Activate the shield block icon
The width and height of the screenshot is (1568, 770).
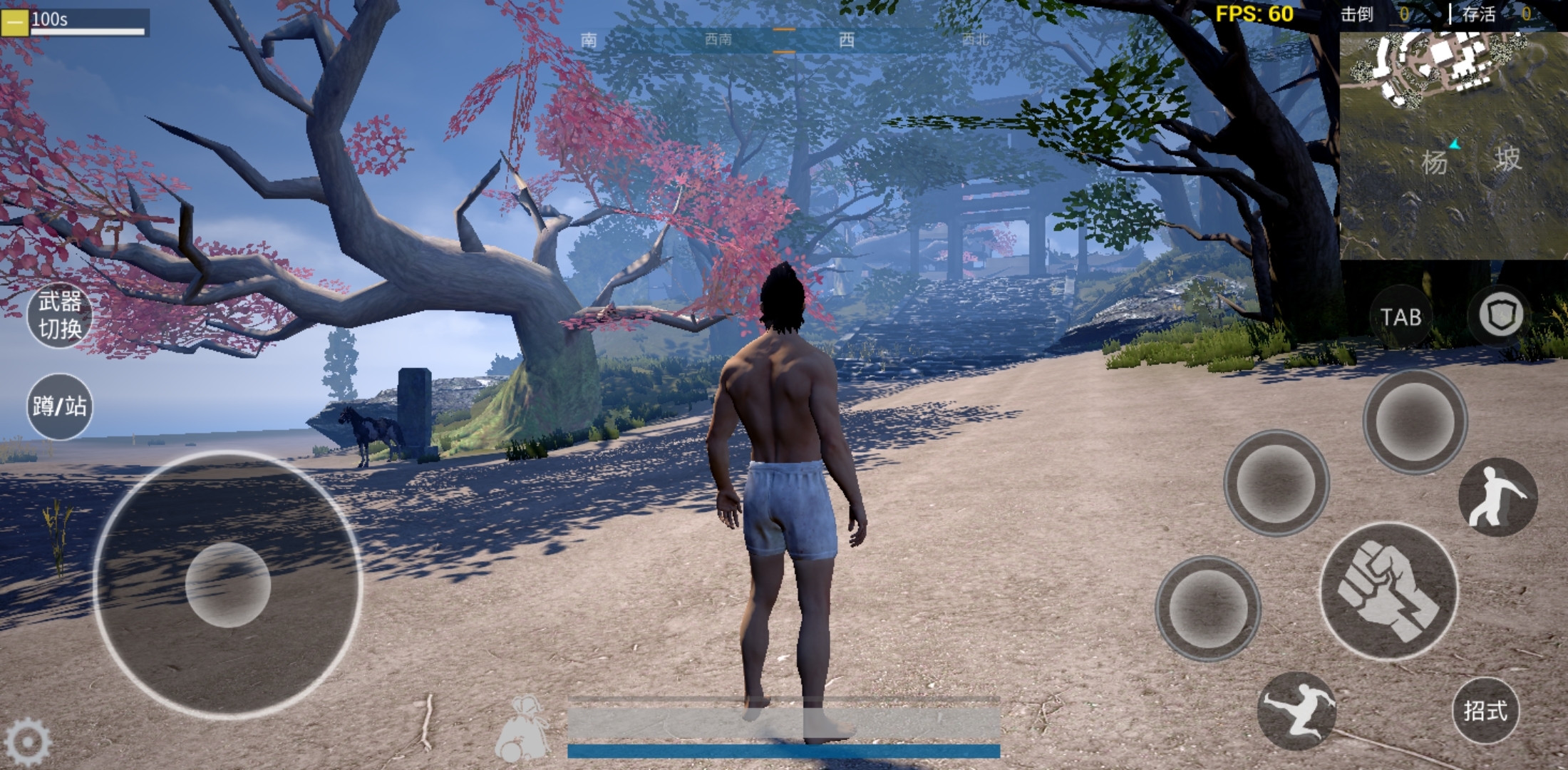click(1500, 315)
